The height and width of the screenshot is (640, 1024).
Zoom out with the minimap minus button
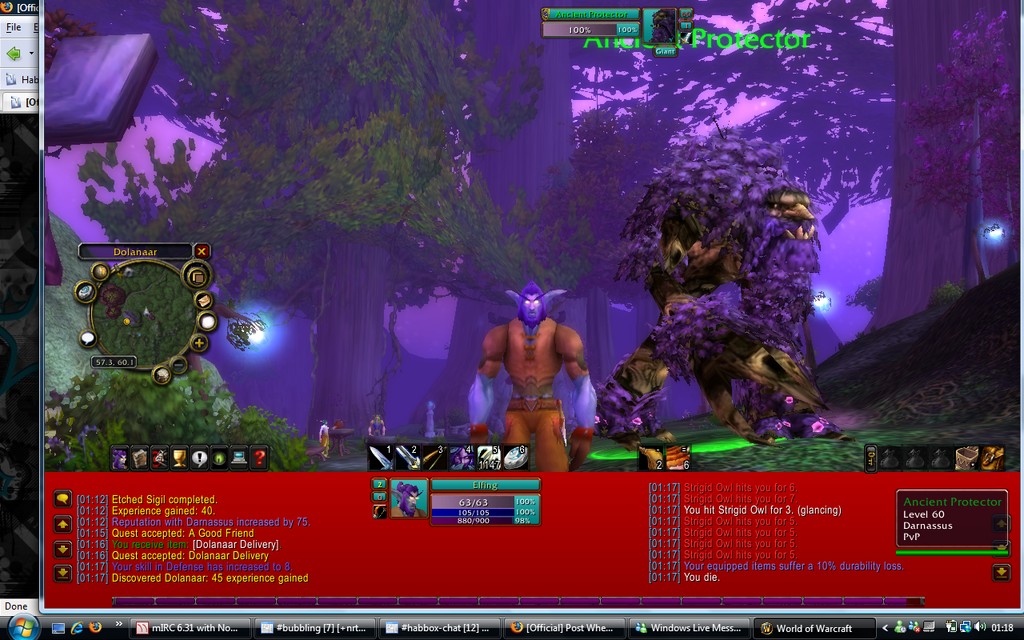pos(179,365)
